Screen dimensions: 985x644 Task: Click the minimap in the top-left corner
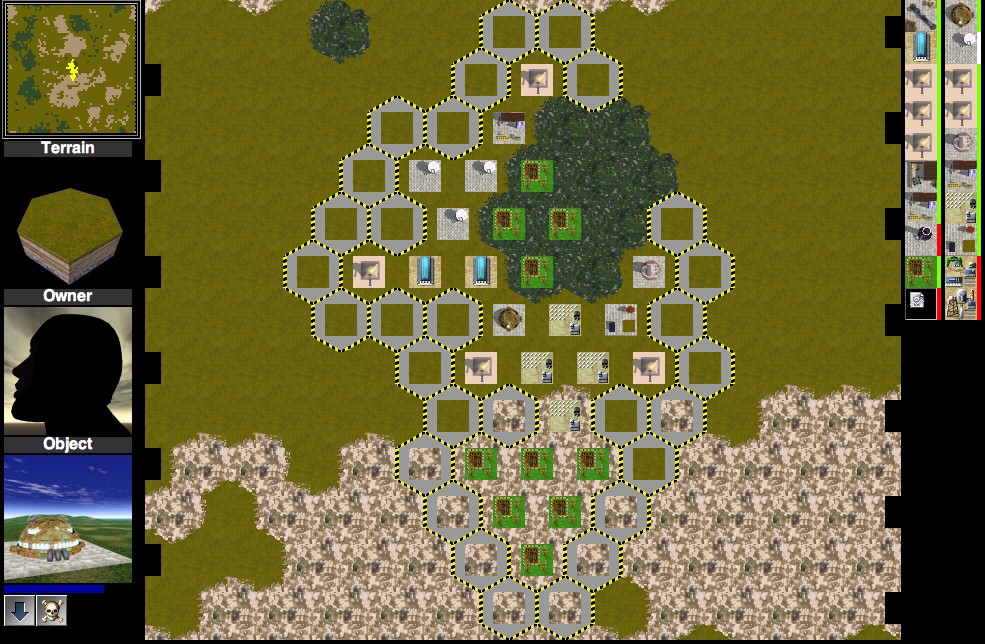(71, 69)
